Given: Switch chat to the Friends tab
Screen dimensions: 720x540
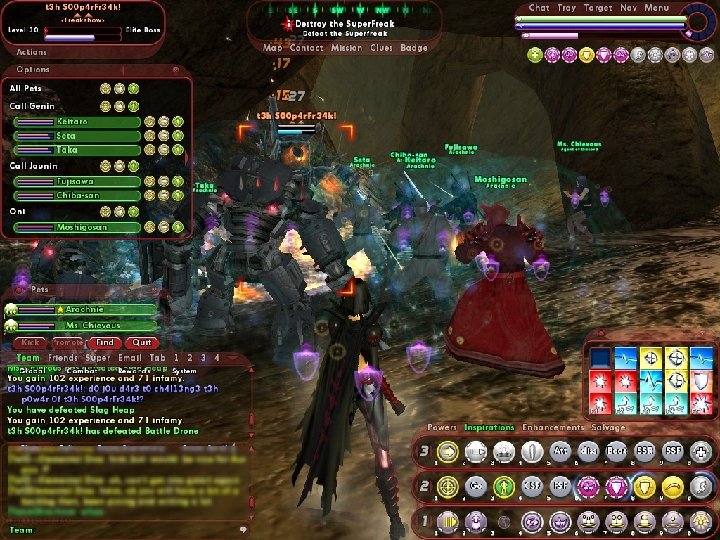Looking at the screenshot, I should tap(62, 357).
